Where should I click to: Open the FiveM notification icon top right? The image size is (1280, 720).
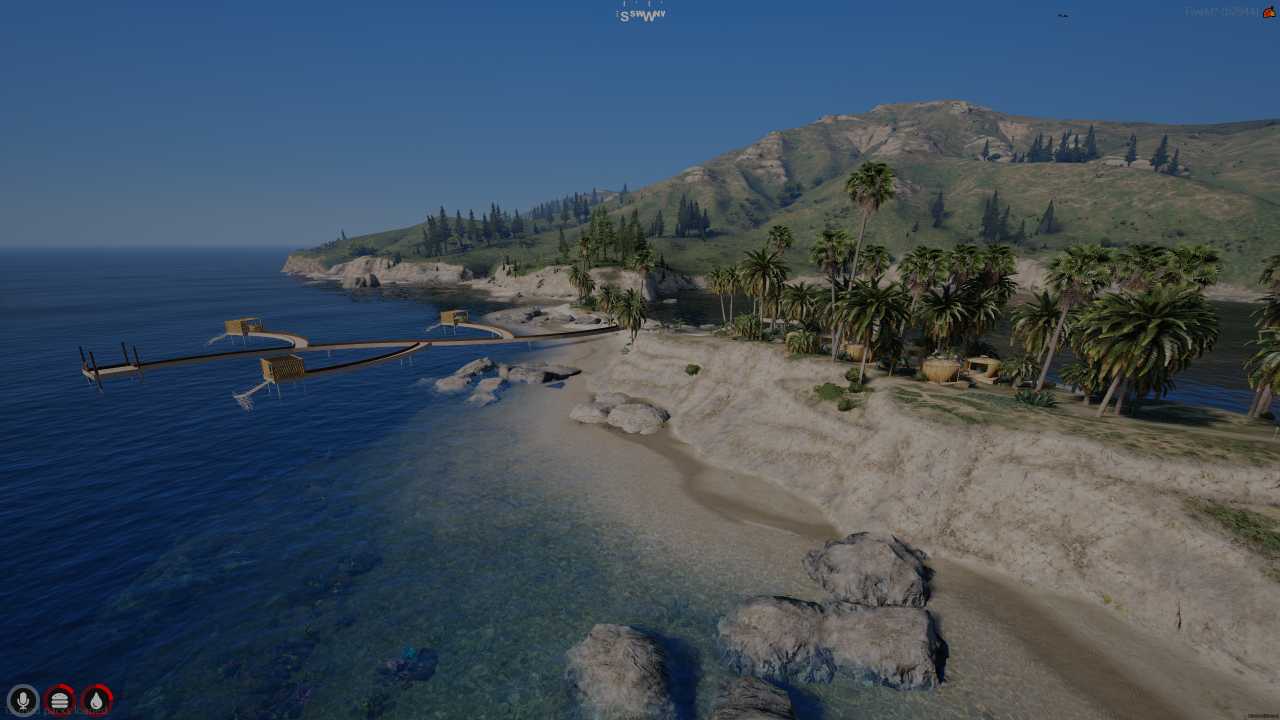[x=1268, y=13]
